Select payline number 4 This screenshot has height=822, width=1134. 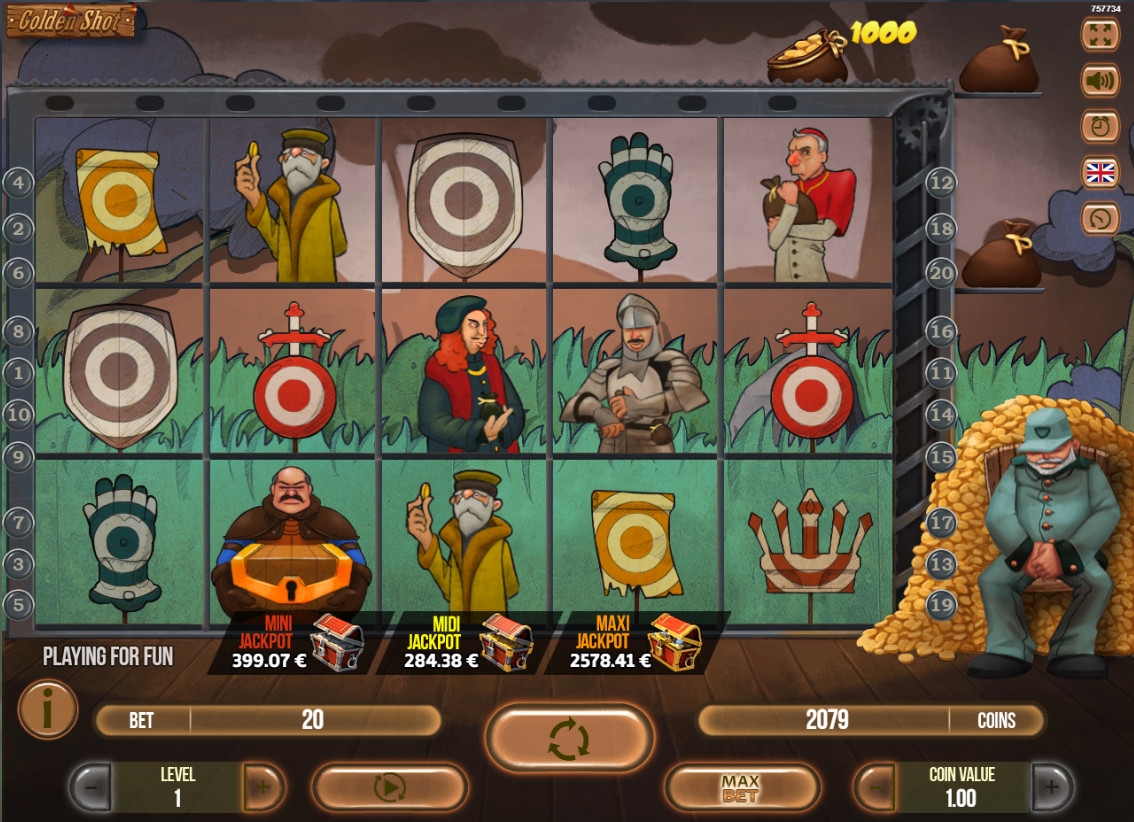[19, 182]
